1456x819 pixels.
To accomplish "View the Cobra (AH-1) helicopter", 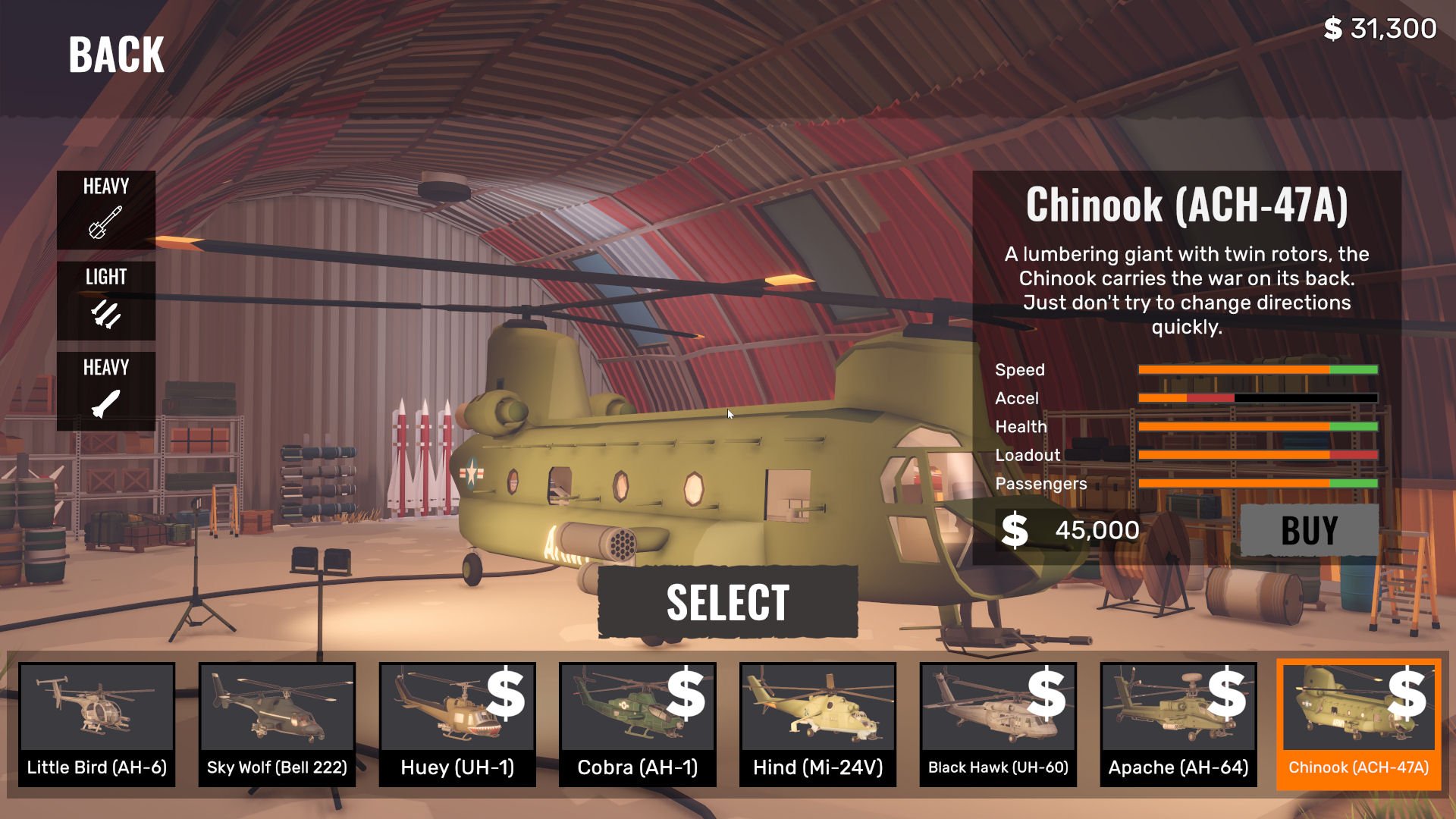I will 638,723.
